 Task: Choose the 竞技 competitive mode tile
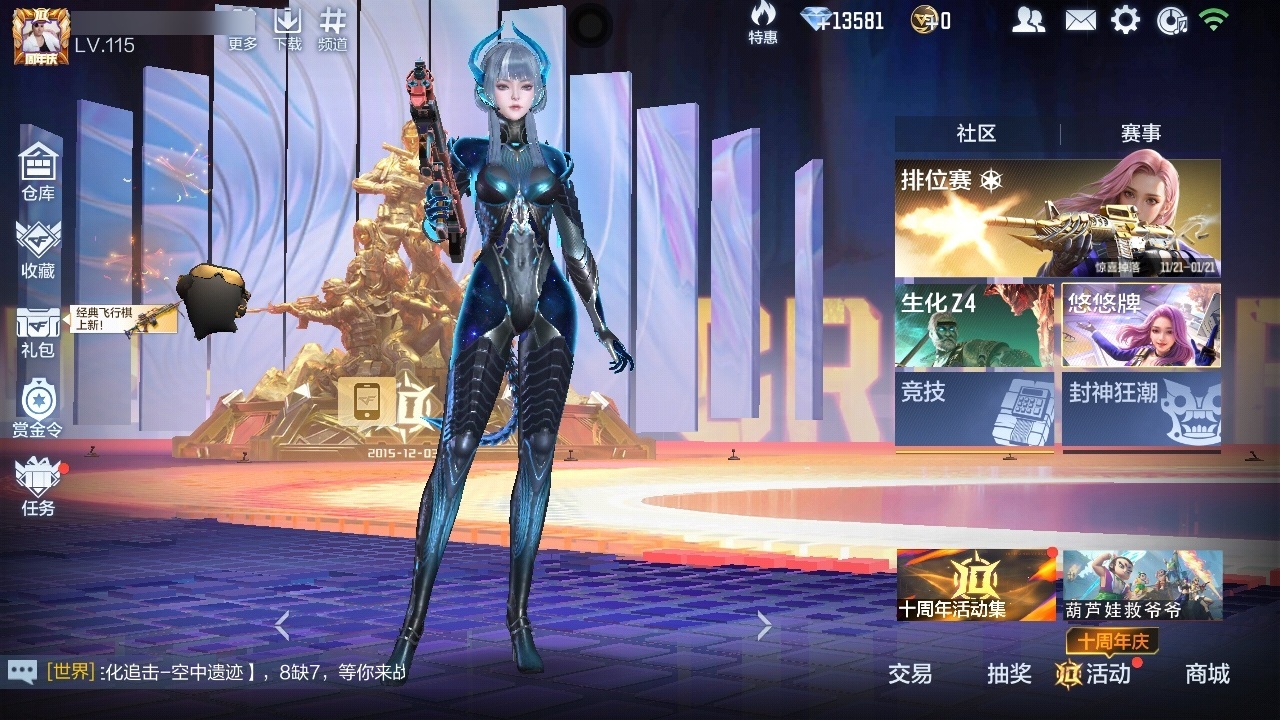[x=974, y=408]
